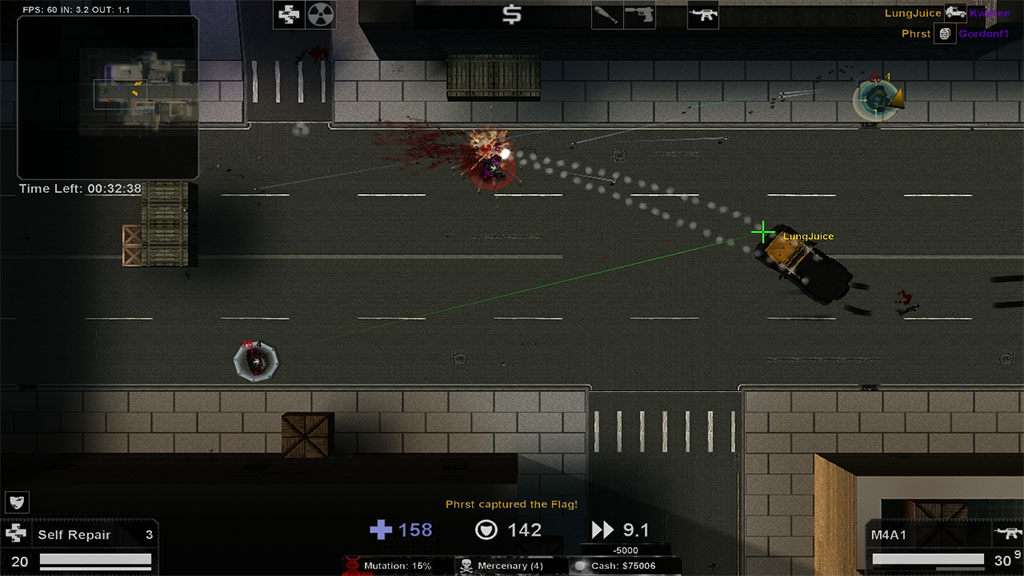Select the M4A1 weapon panel
The height and width of the screenshot is (576, 1024).
click(942, 535)
